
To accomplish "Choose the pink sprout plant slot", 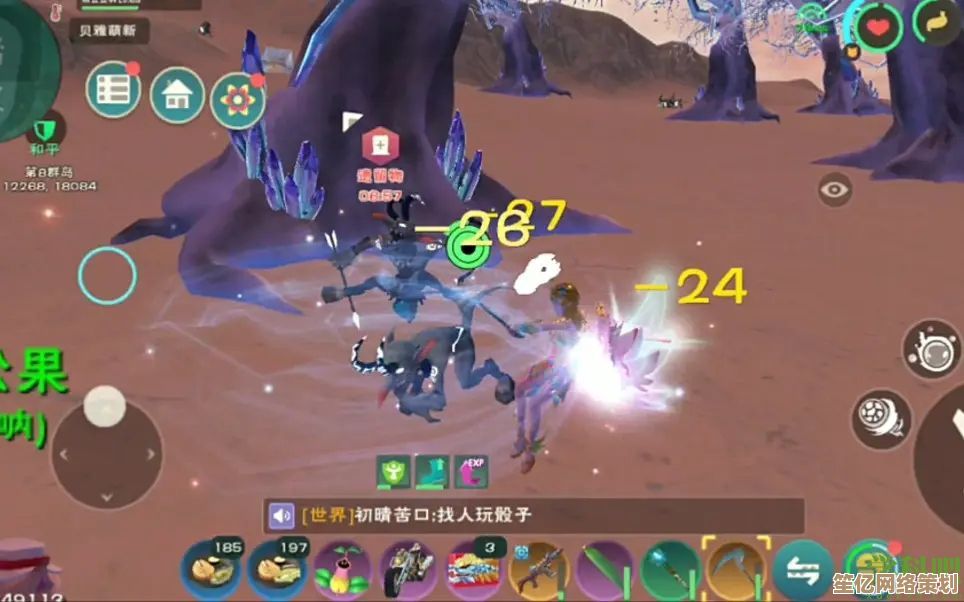I will click(x=342, y=571).
